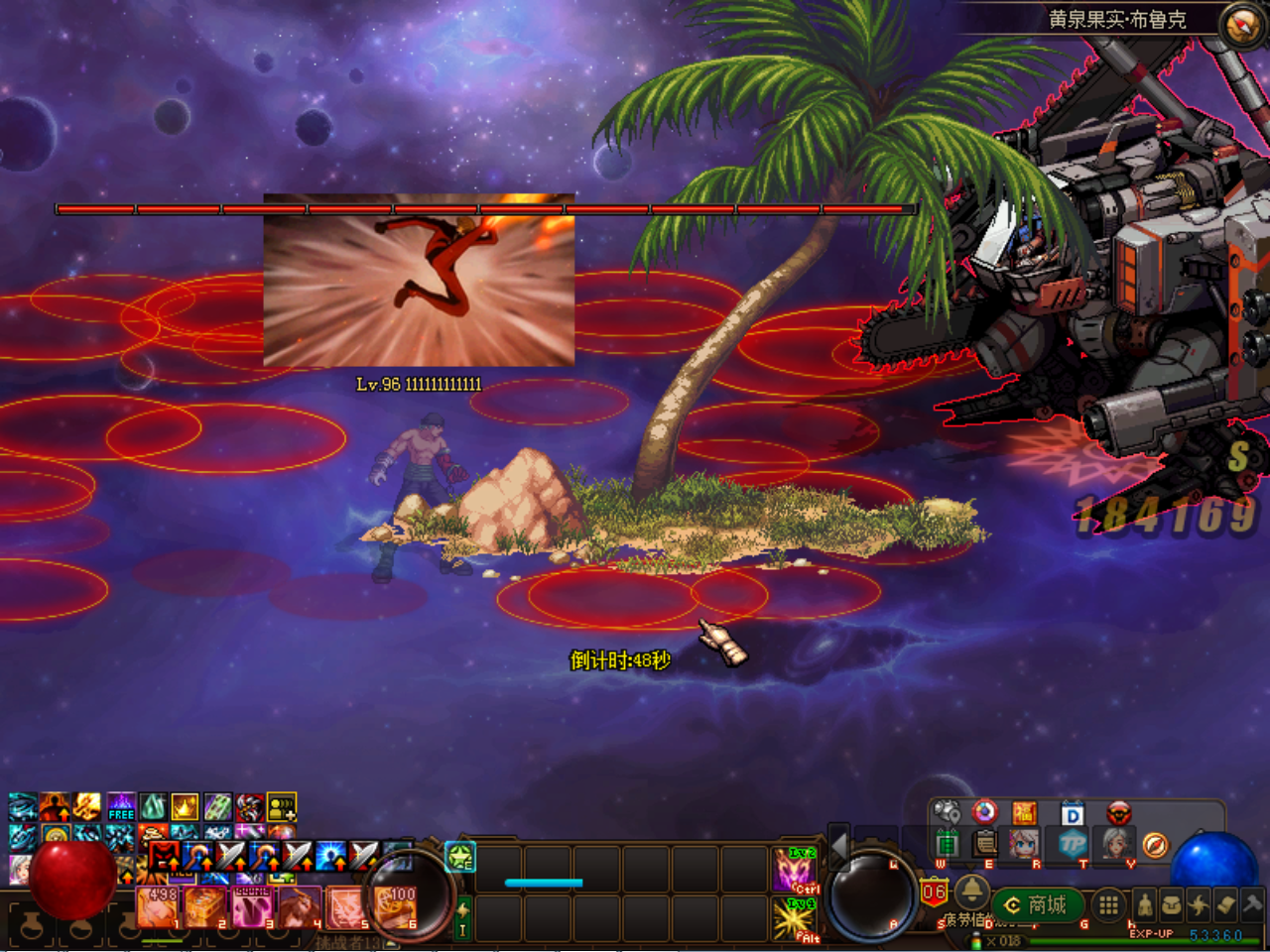Click the red 福 fortune icon
Viewport: 1270px width, 952px height.
pyautogui.click(x=1024, y=814)
